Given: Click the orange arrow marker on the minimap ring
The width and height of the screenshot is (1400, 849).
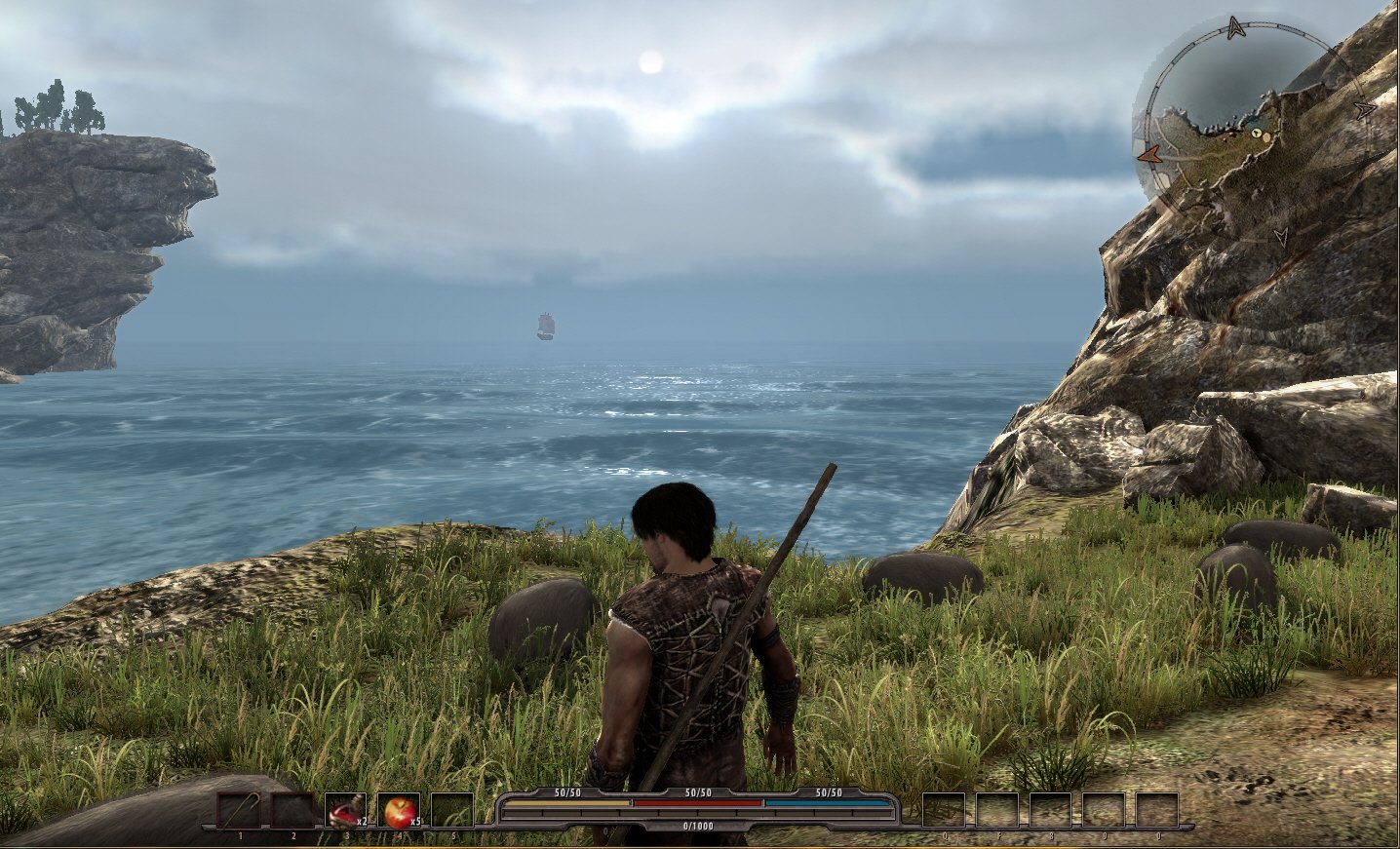Looking at the screenshot, I should point(1150,153).
